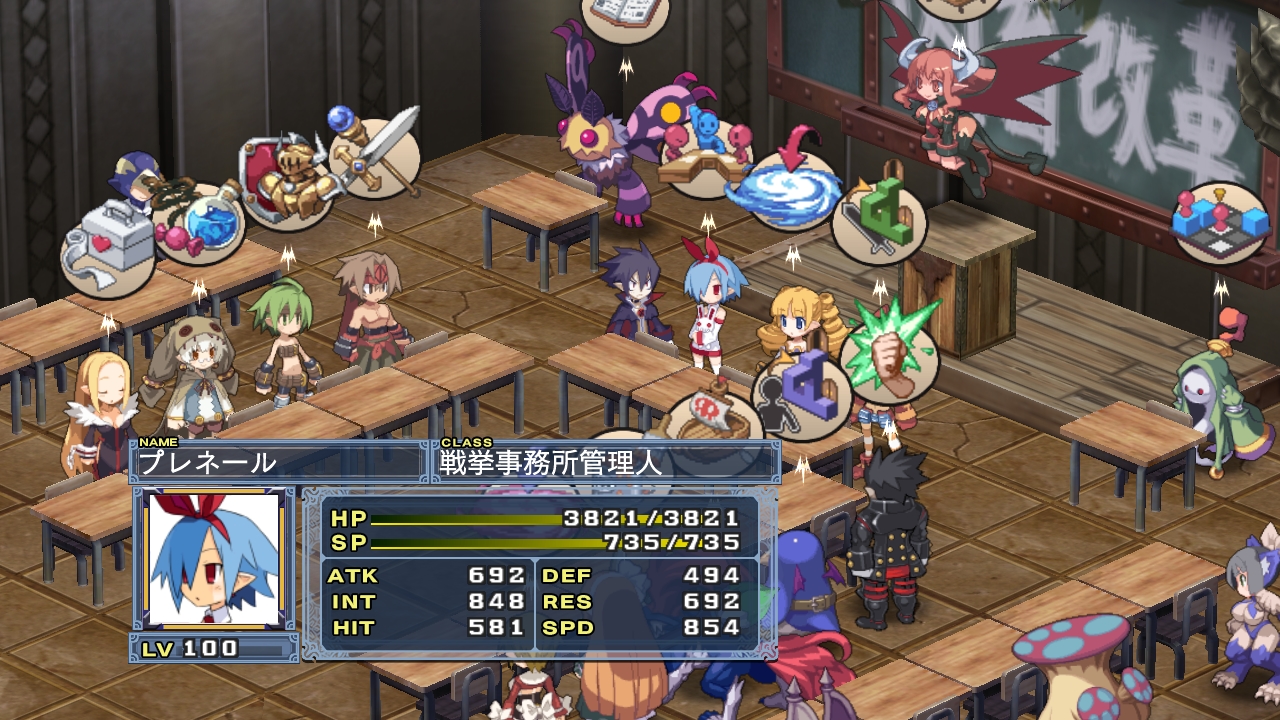Select the blue blocks board with trophy icon
The height and width of the screenshot is (720, 1280).
click(x=1220, y=222)
